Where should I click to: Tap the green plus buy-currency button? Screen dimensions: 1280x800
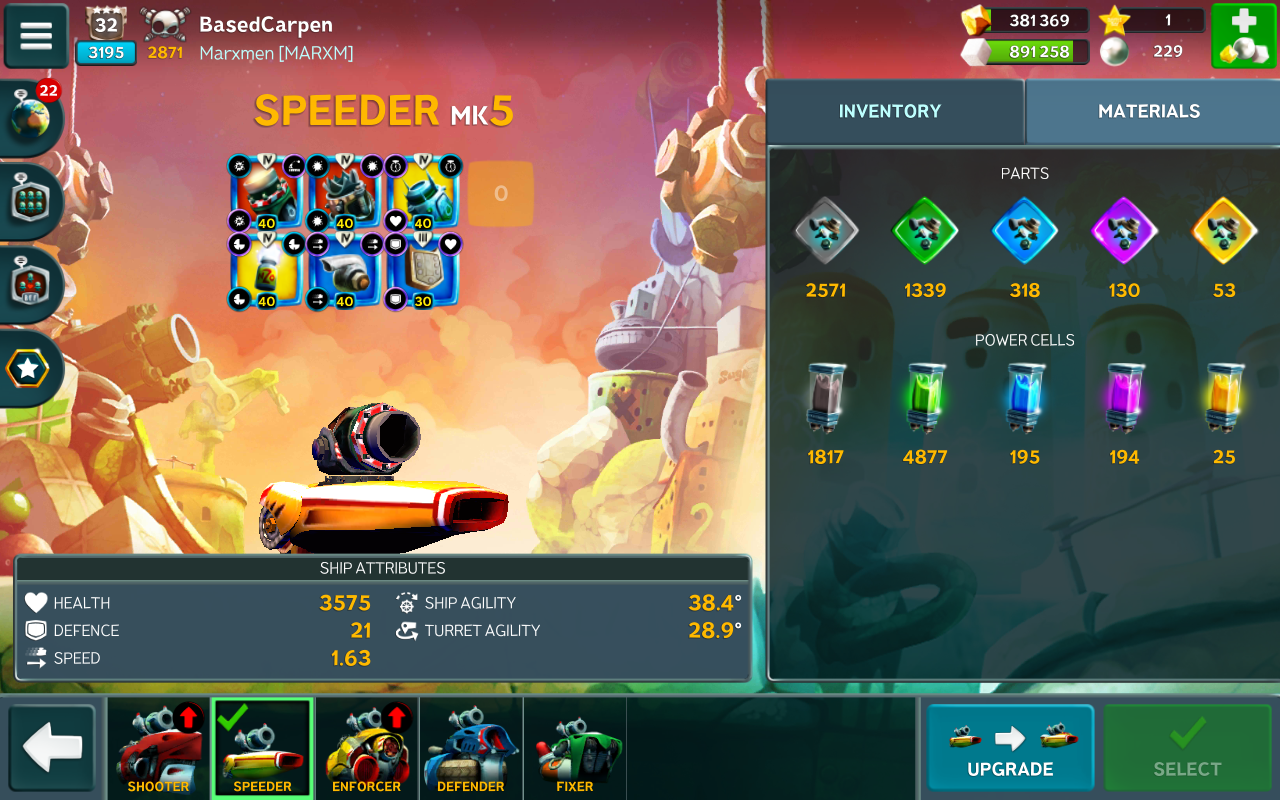click(x=1243, y=36)
